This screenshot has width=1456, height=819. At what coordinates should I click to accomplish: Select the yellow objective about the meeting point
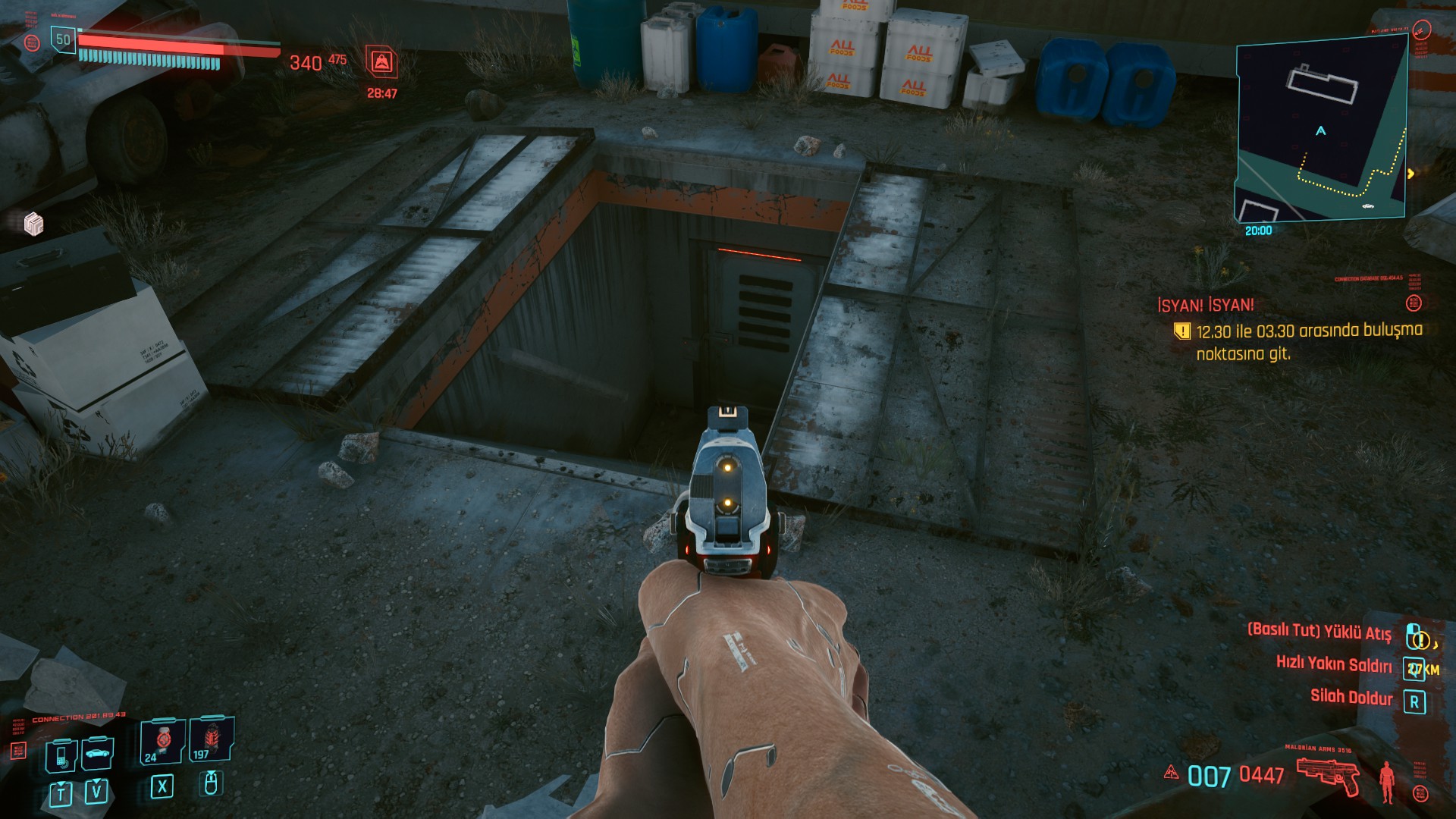click(1308, 341)
